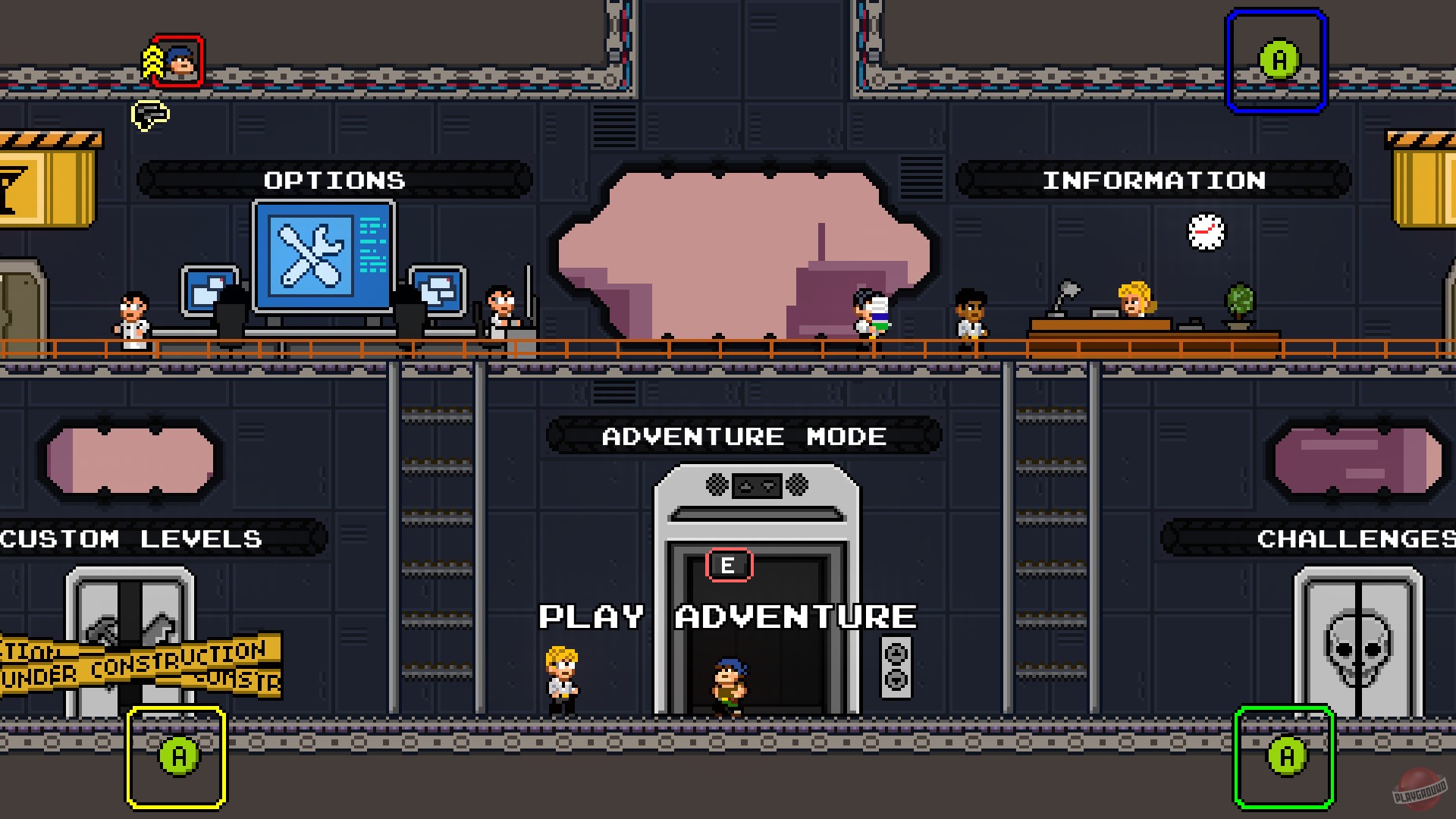Click the E key prompt above Play Adventure
The height and width of the screenshot is (819, 1456).
pos(727,564)
